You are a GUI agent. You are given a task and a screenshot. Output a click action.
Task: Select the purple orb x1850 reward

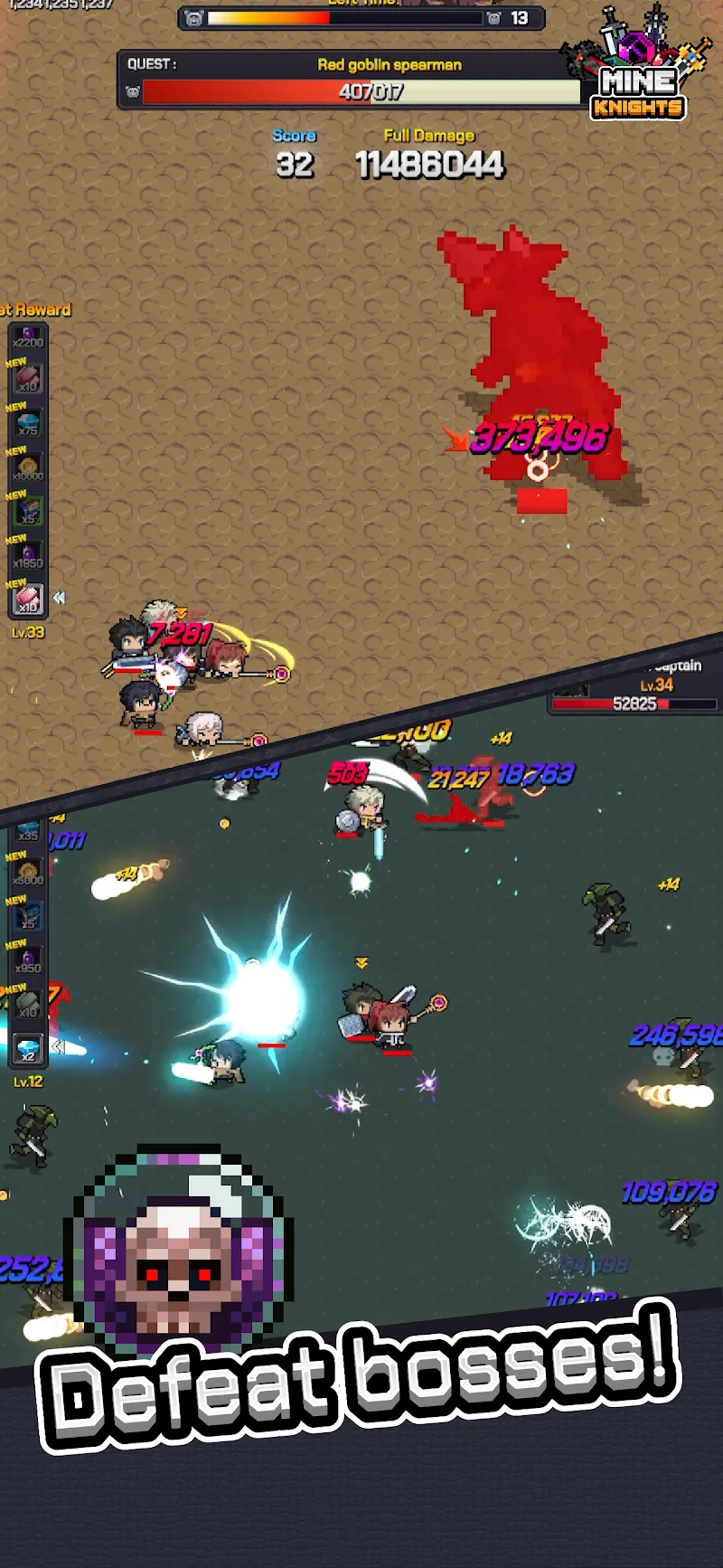tap(28, 556)
